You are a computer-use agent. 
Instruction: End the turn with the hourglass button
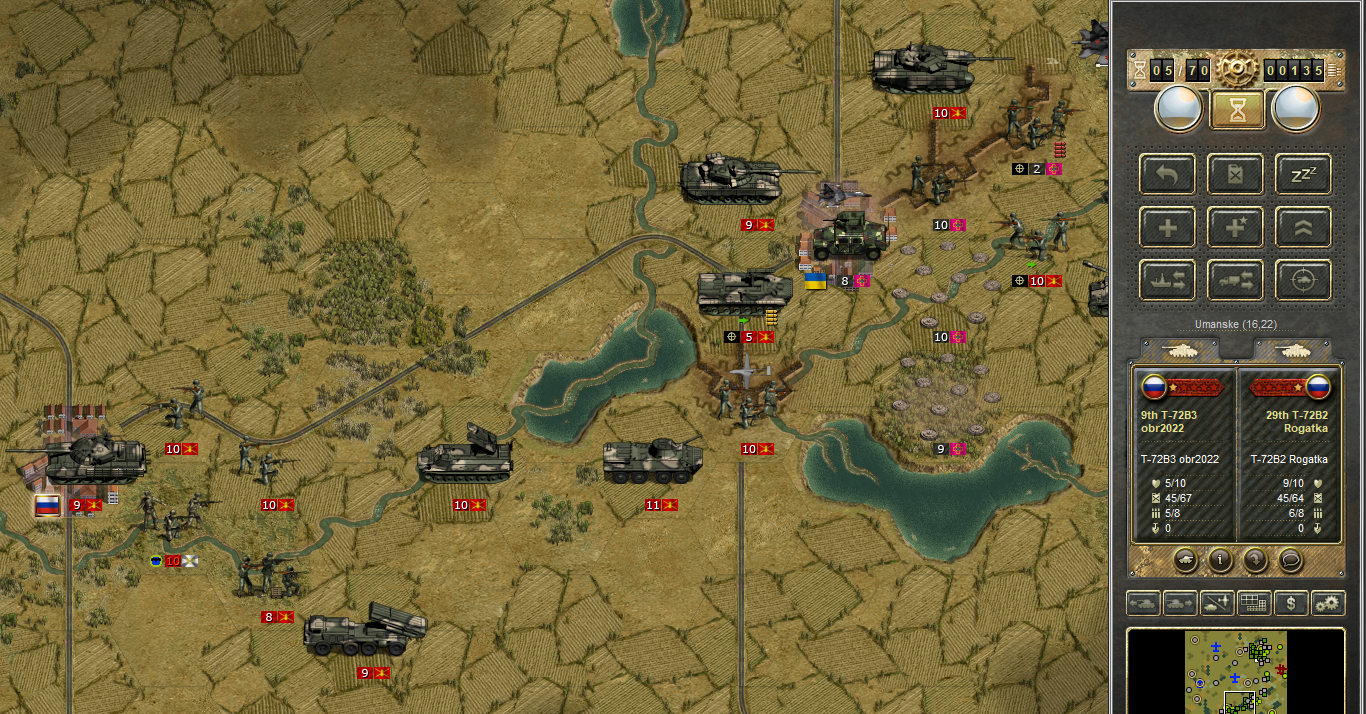pyautogui.click(x=1237, y=109)
